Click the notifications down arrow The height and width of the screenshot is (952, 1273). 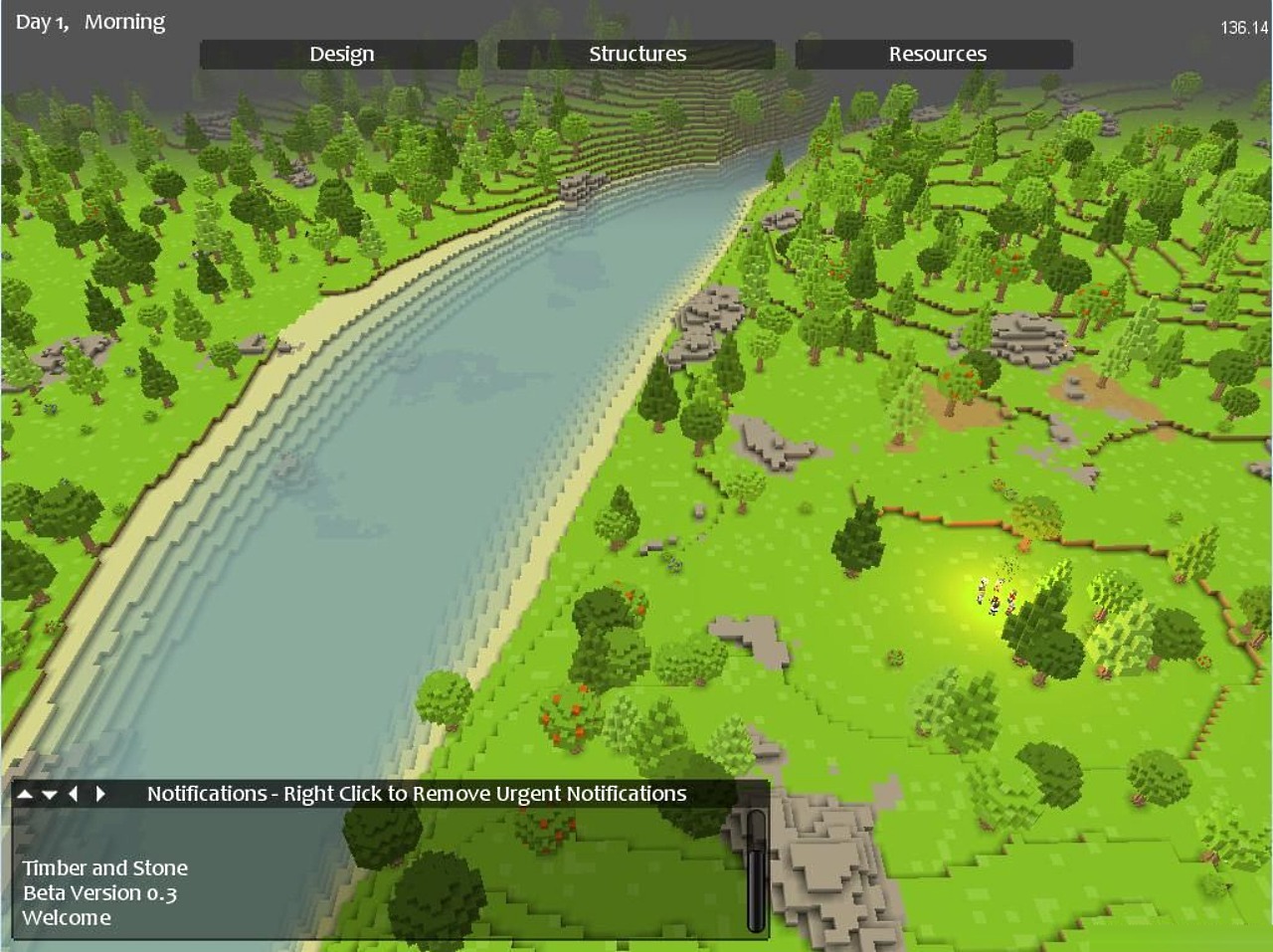(49, 794)
